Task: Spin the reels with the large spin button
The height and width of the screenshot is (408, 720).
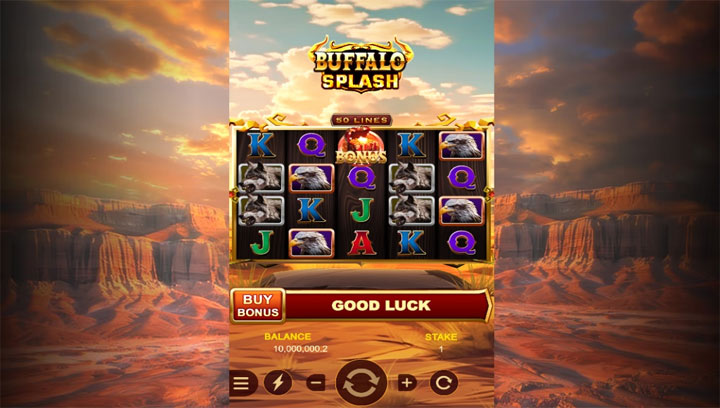Action: pyautogui.click(x=361, y=382)
